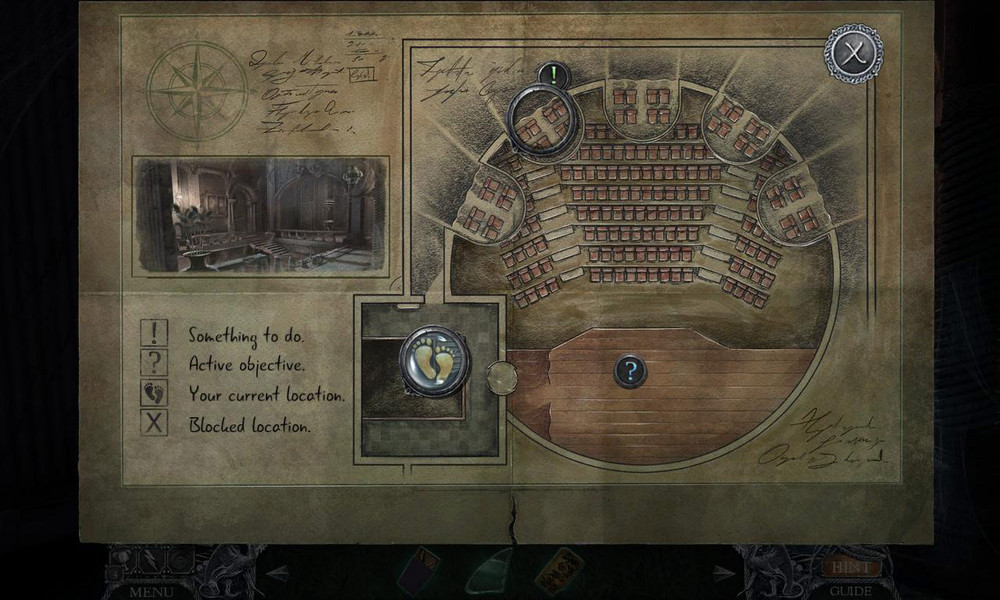Open the strategy Guide
Viewport: 1000px width, 600px height.
(851, 591)
